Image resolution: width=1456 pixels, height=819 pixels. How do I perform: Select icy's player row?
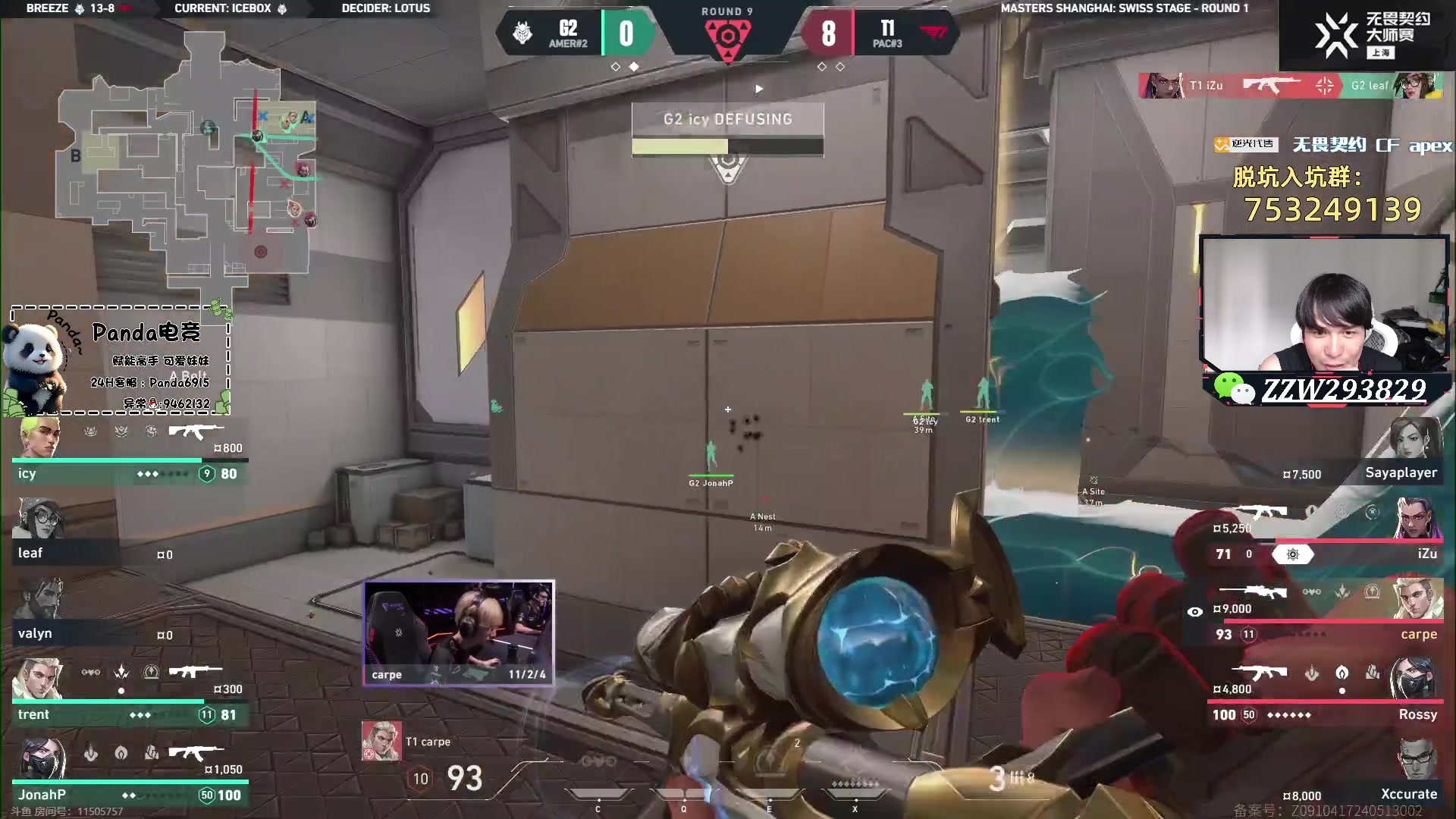[x=129, y=453]
